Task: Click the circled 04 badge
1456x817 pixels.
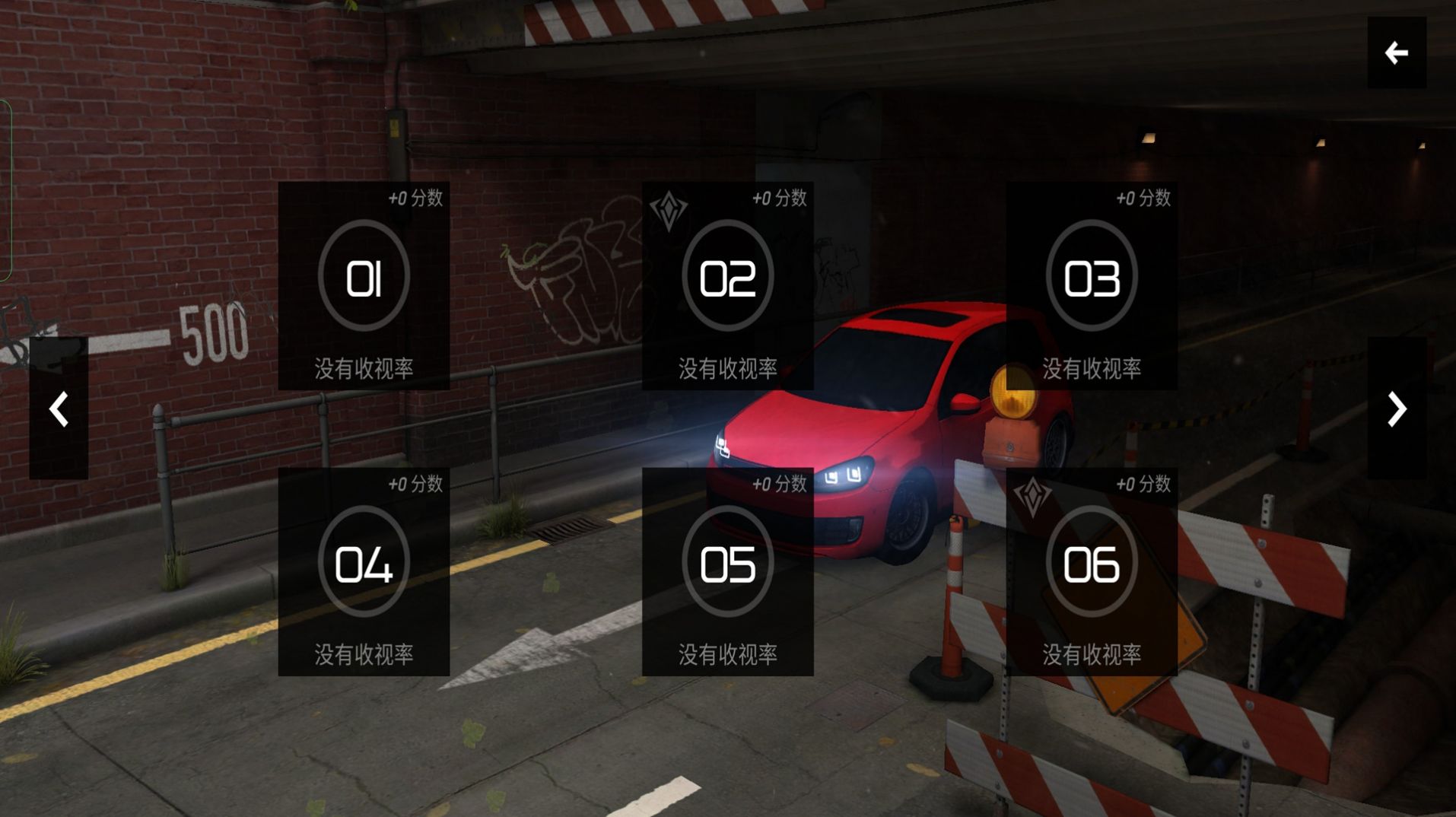Action: click(364, 564)
